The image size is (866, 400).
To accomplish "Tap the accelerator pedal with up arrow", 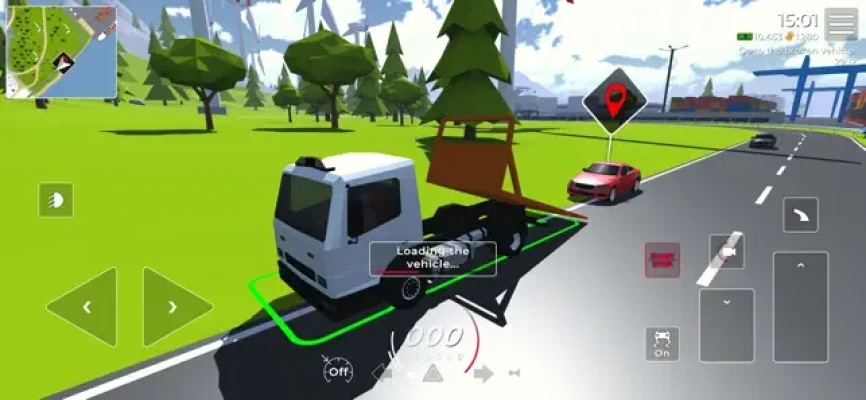I will (x=800, y=306).
